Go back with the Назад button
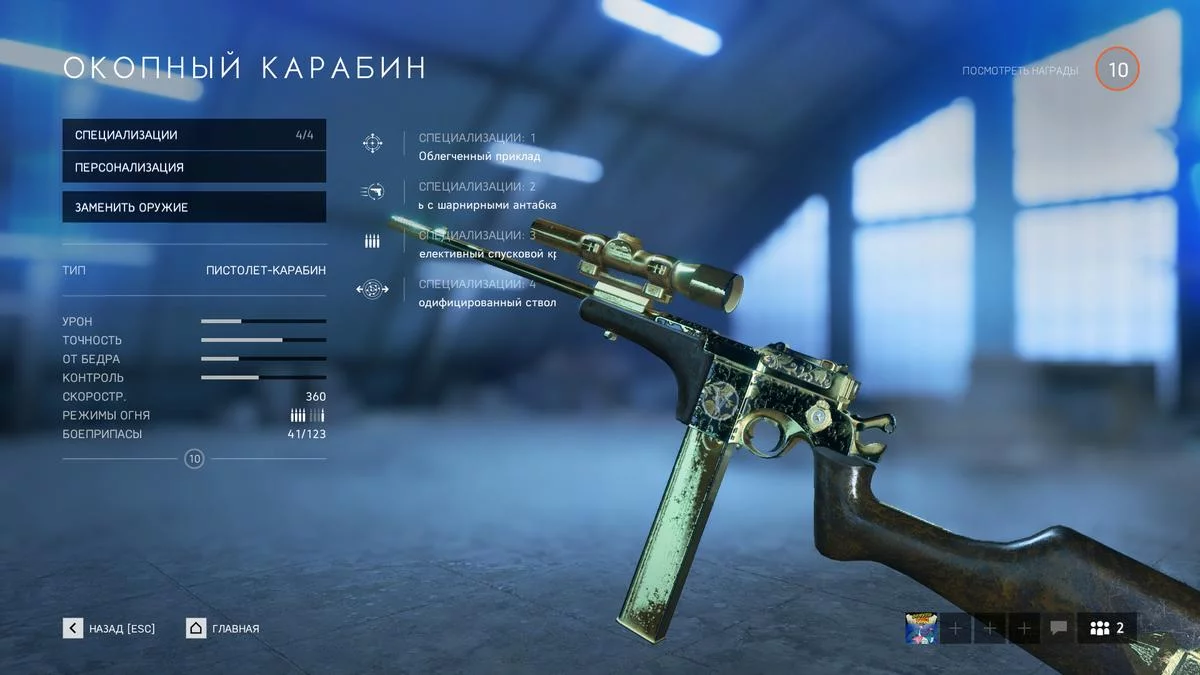Viewport: 1200px width, 675px height. 110,628
